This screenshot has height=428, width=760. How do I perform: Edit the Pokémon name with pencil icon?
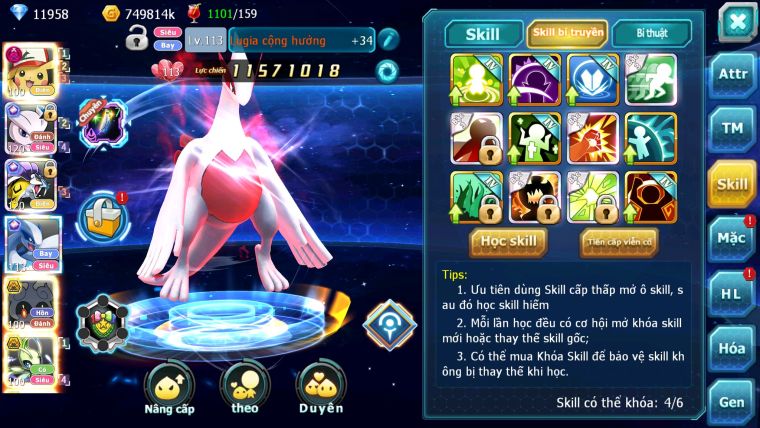pos(388,40)
